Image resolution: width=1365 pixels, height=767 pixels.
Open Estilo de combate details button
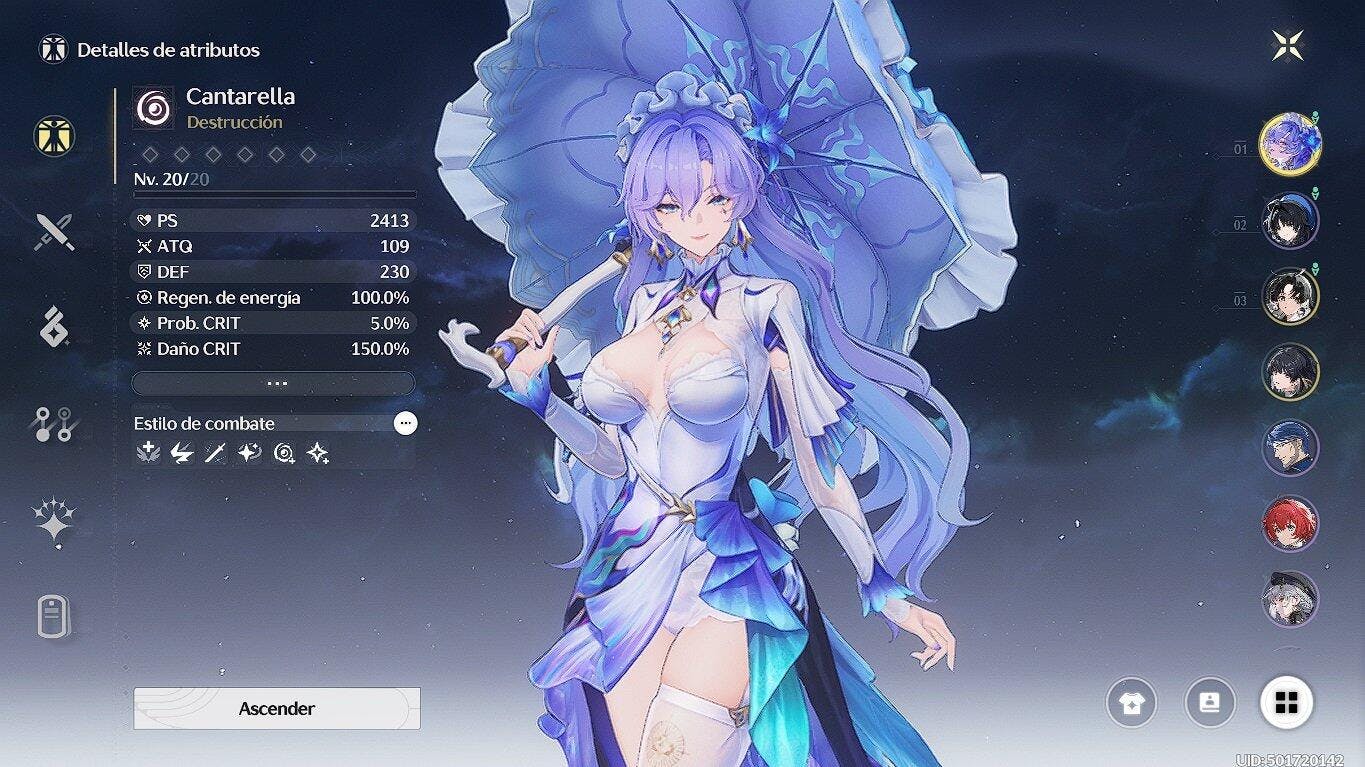point(405,423)
